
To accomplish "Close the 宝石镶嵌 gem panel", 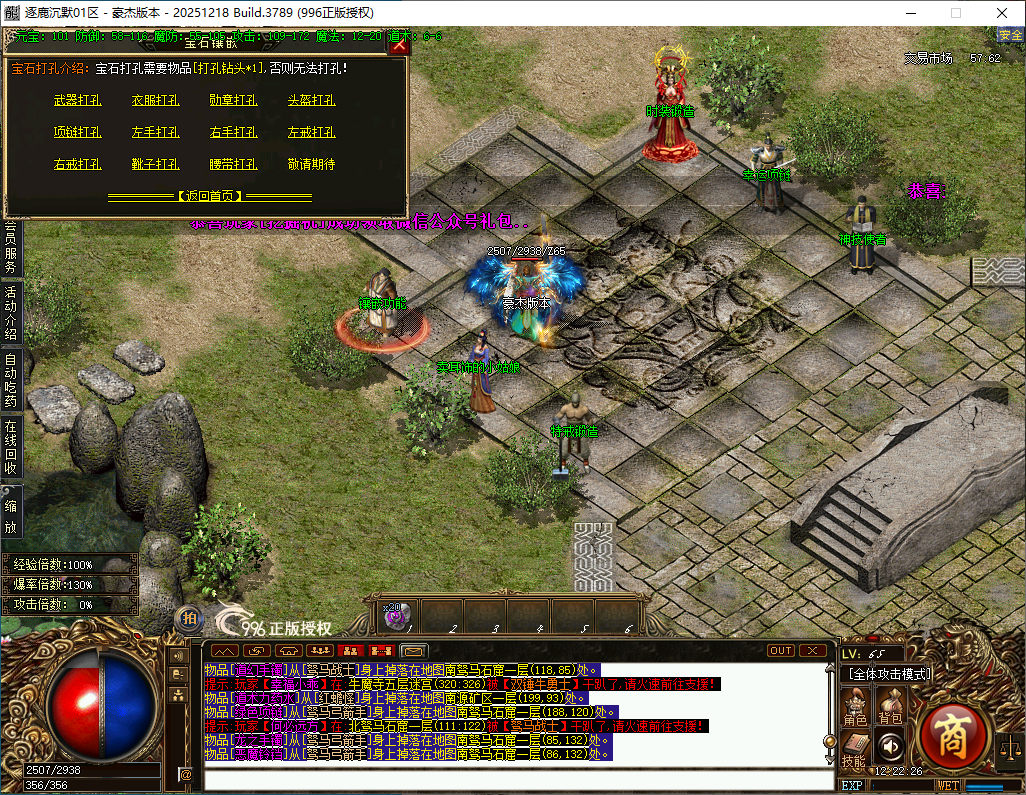I will tap(399, 44).
